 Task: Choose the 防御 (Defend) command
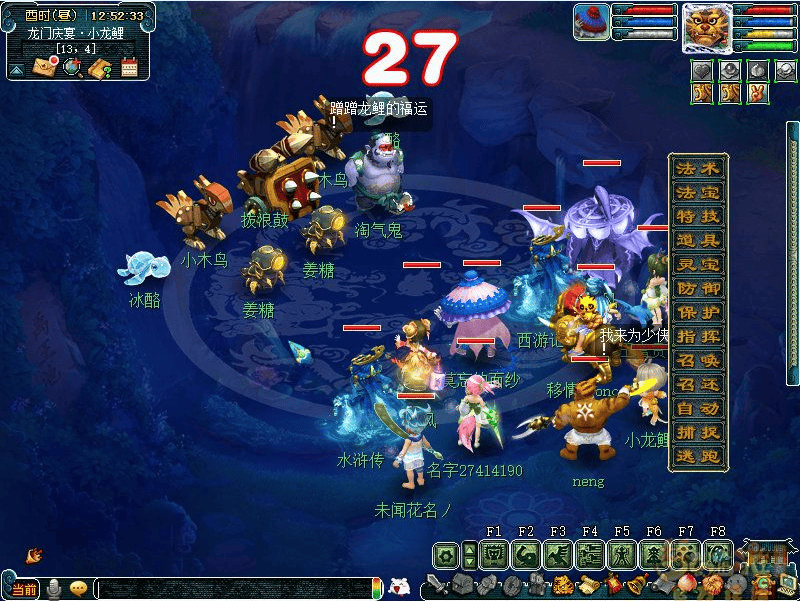[697, 288]
